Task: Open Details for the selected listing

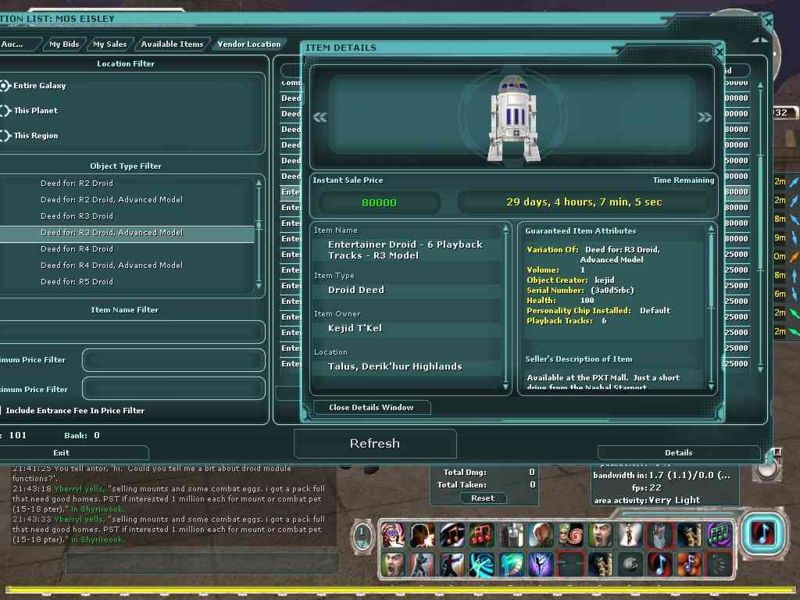Action: click(678, 453)
